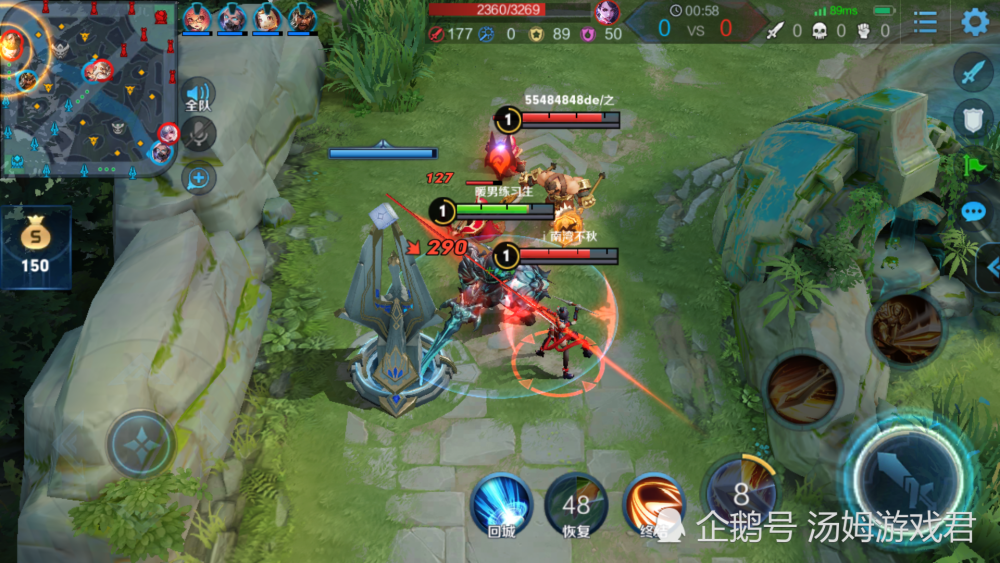
Task: Activate the 回城 recall skill
Action: coord(501,505)
